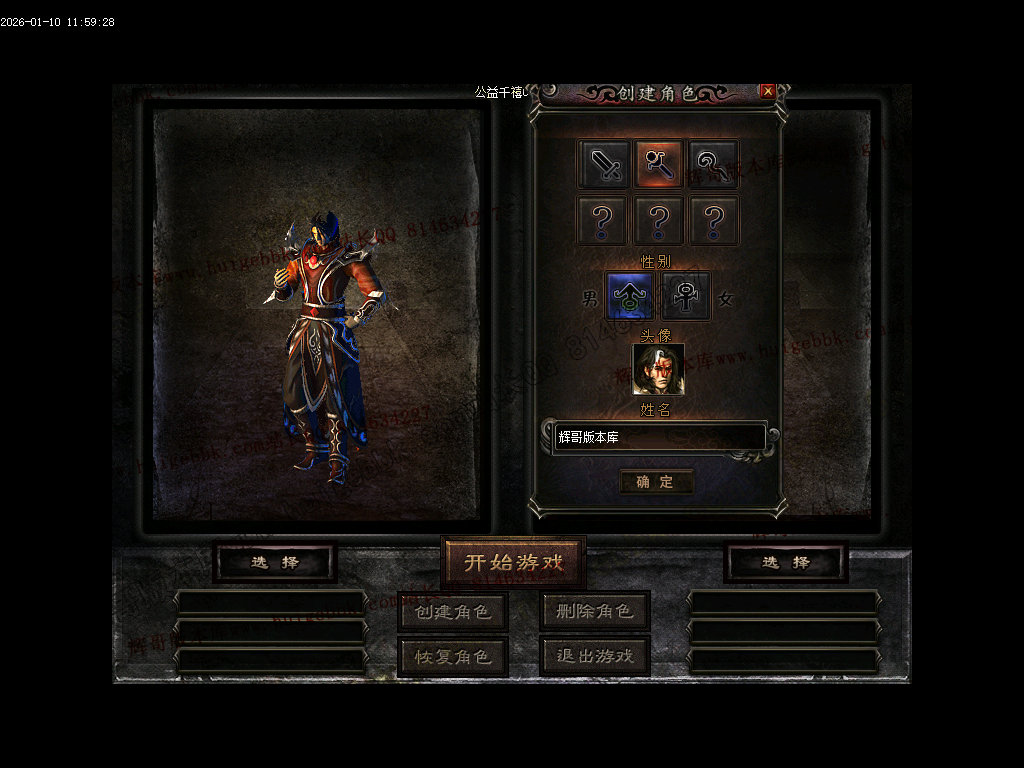The image size is (1024, 768).
Task: Select female (女) gender symbol
Action: point(686,297)
